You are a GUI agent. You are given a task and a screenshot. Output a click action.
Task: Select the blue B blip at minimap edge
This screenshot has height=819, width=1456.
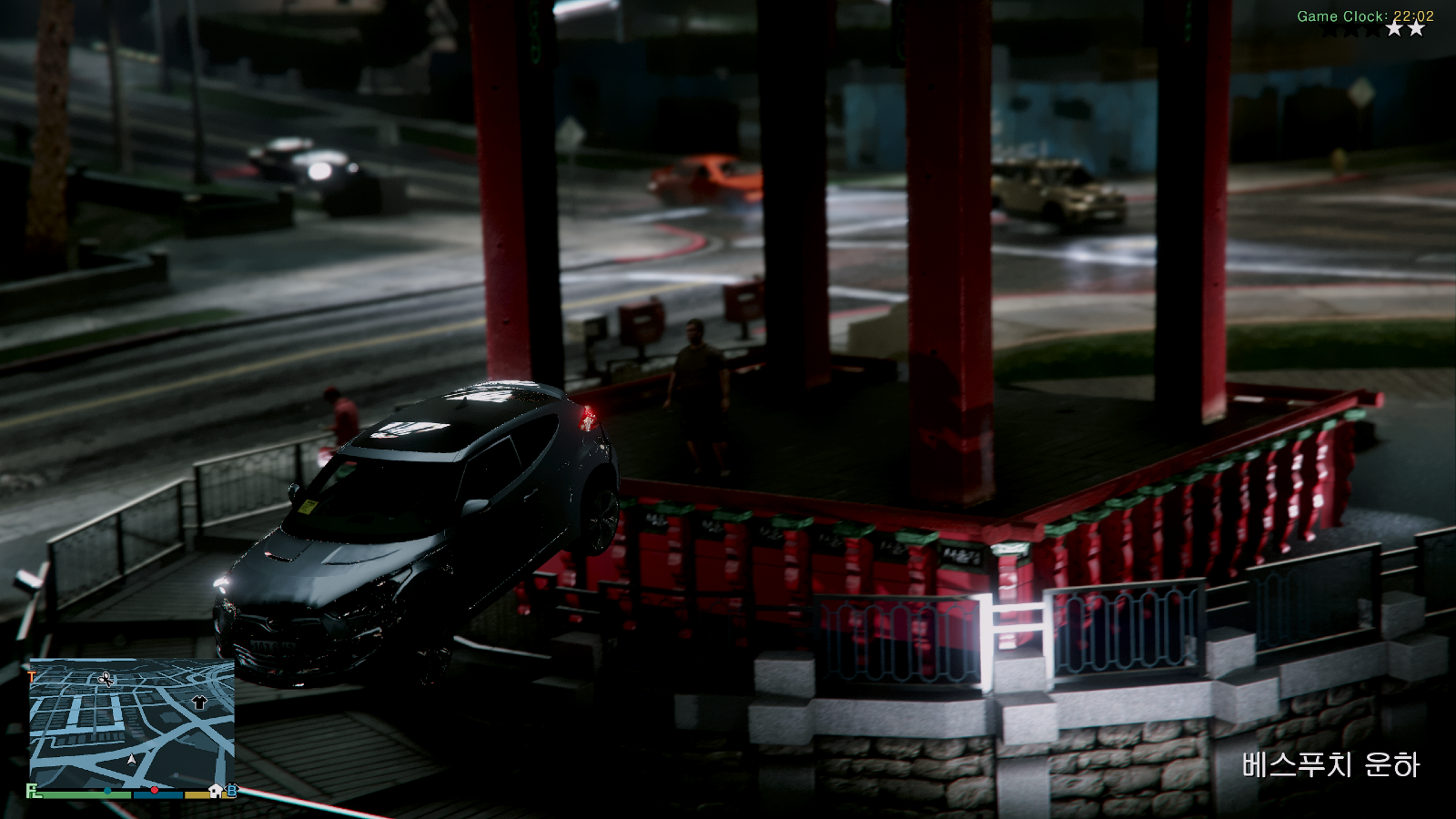point(232,791)
